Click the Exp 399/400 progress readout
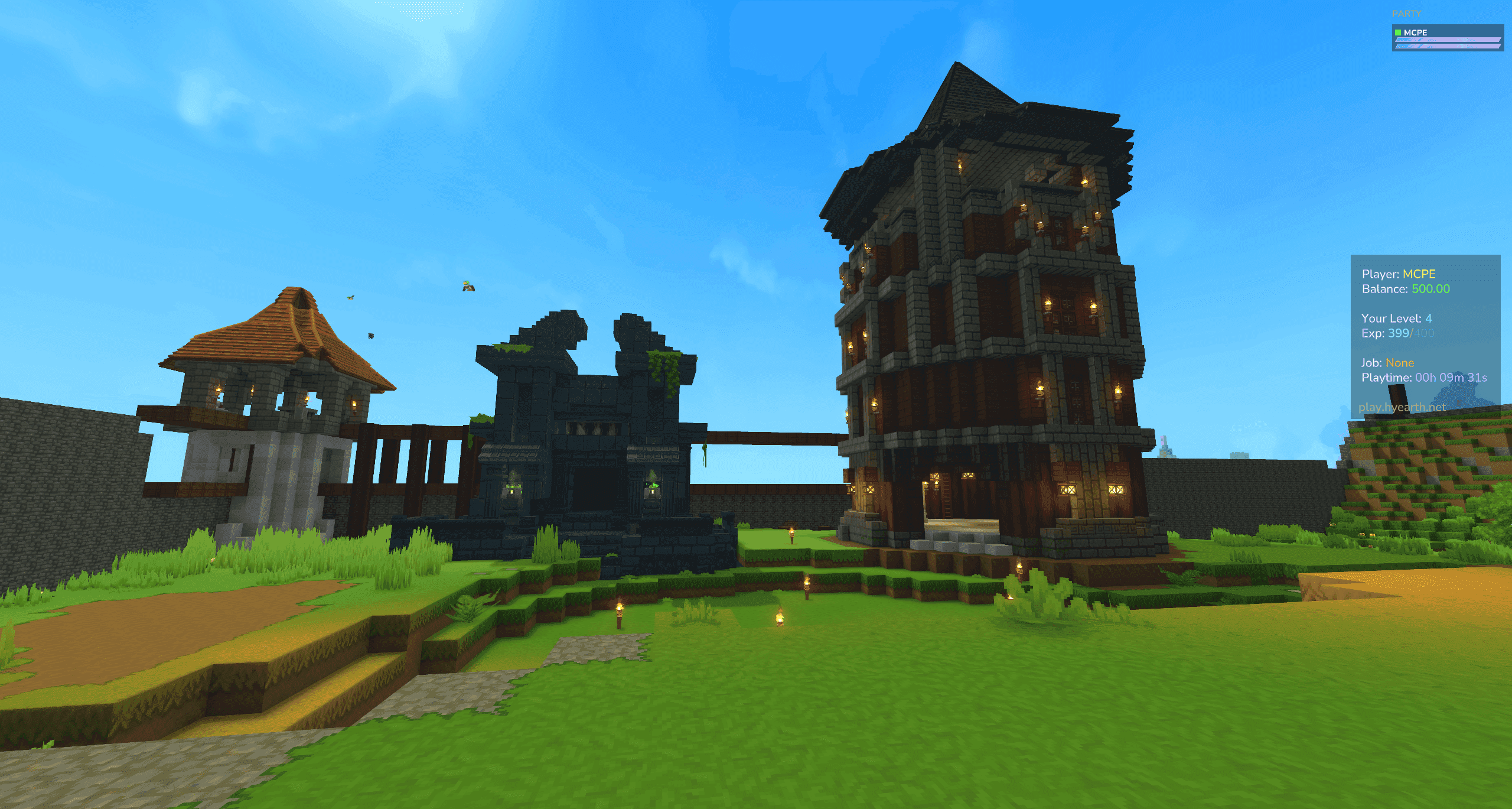 pyautogui.click(x=1397, y=333)
